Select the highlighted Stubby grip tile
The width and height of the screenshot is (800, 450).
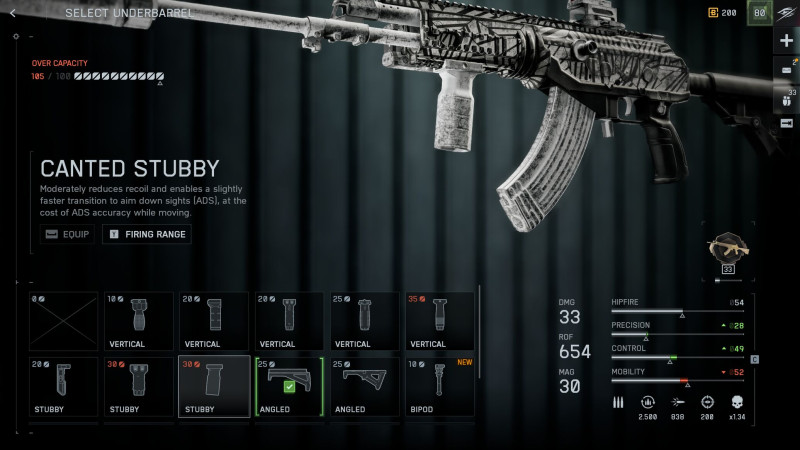click(214, 386)
